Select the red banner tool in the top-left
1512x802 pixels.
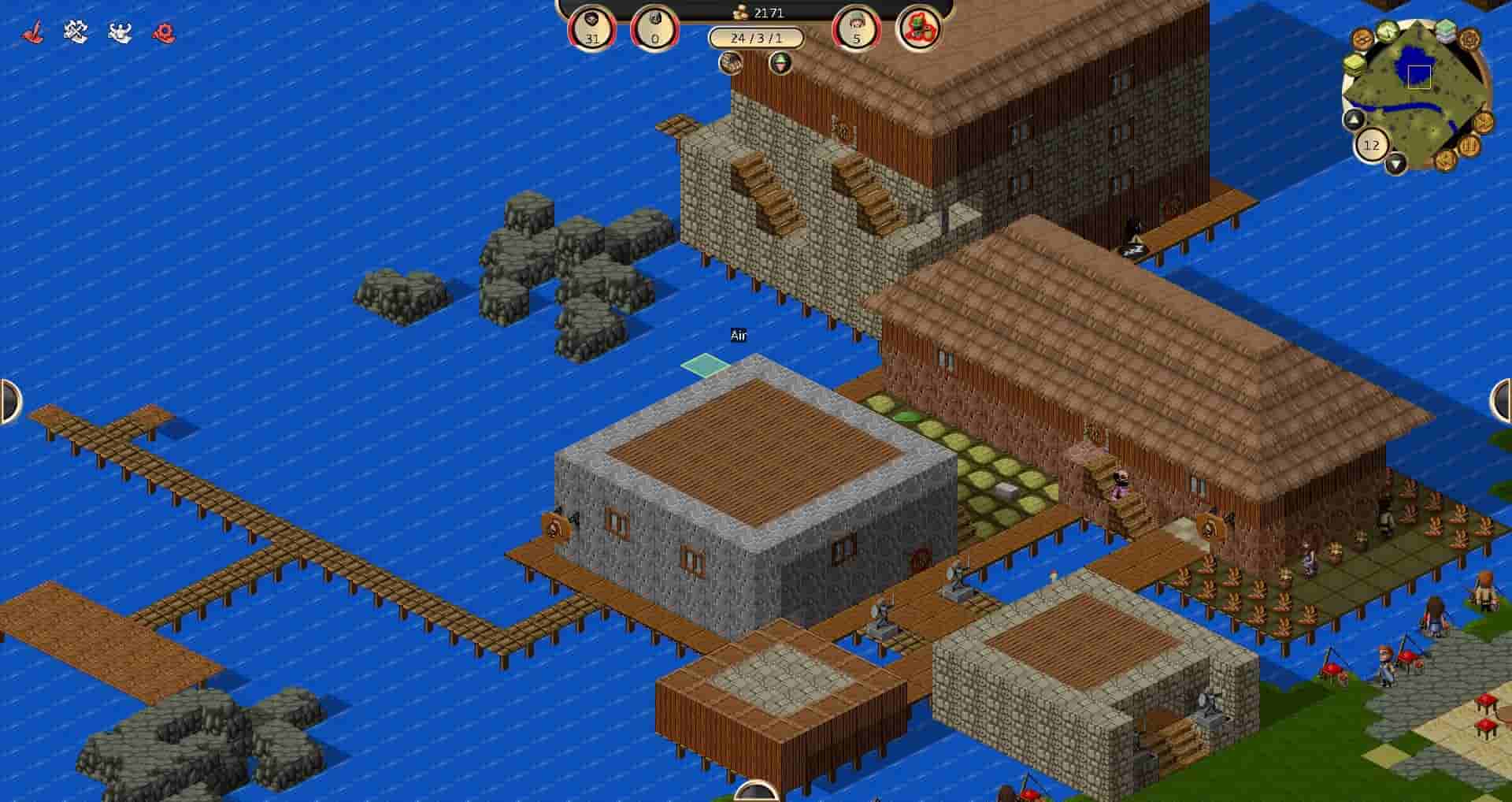tap(31, 30)
